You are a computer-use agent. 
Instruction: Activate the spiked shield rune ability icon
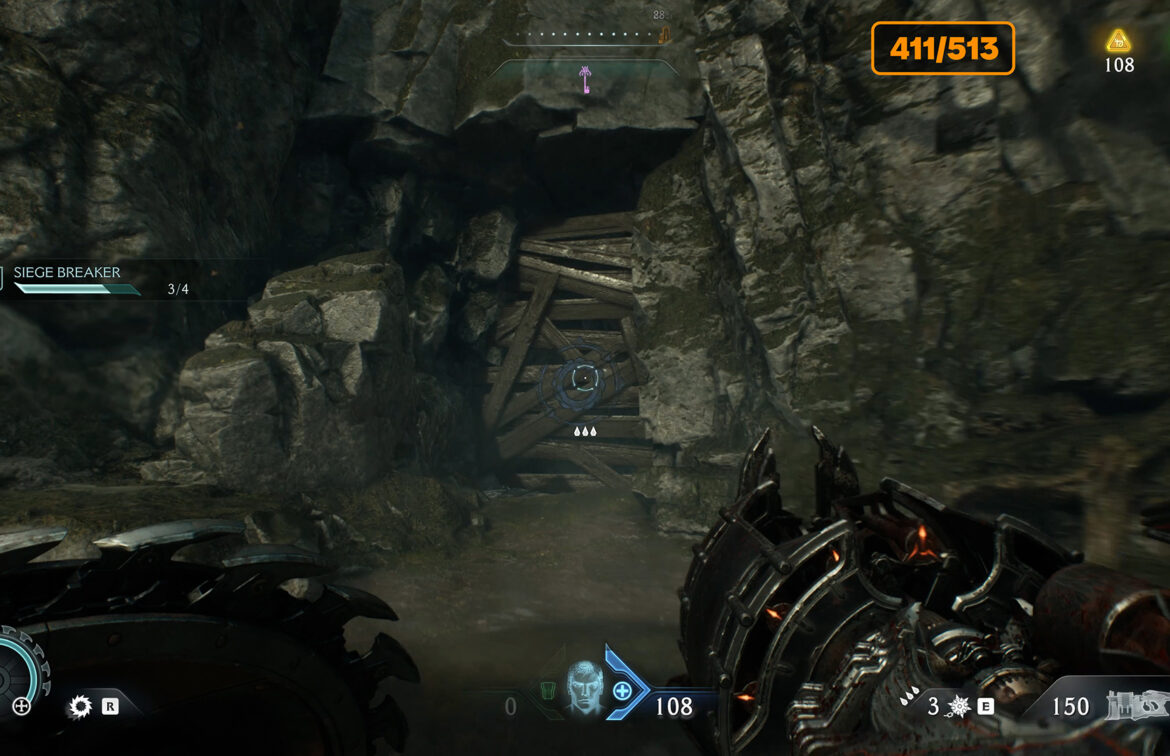coord(959,707)
